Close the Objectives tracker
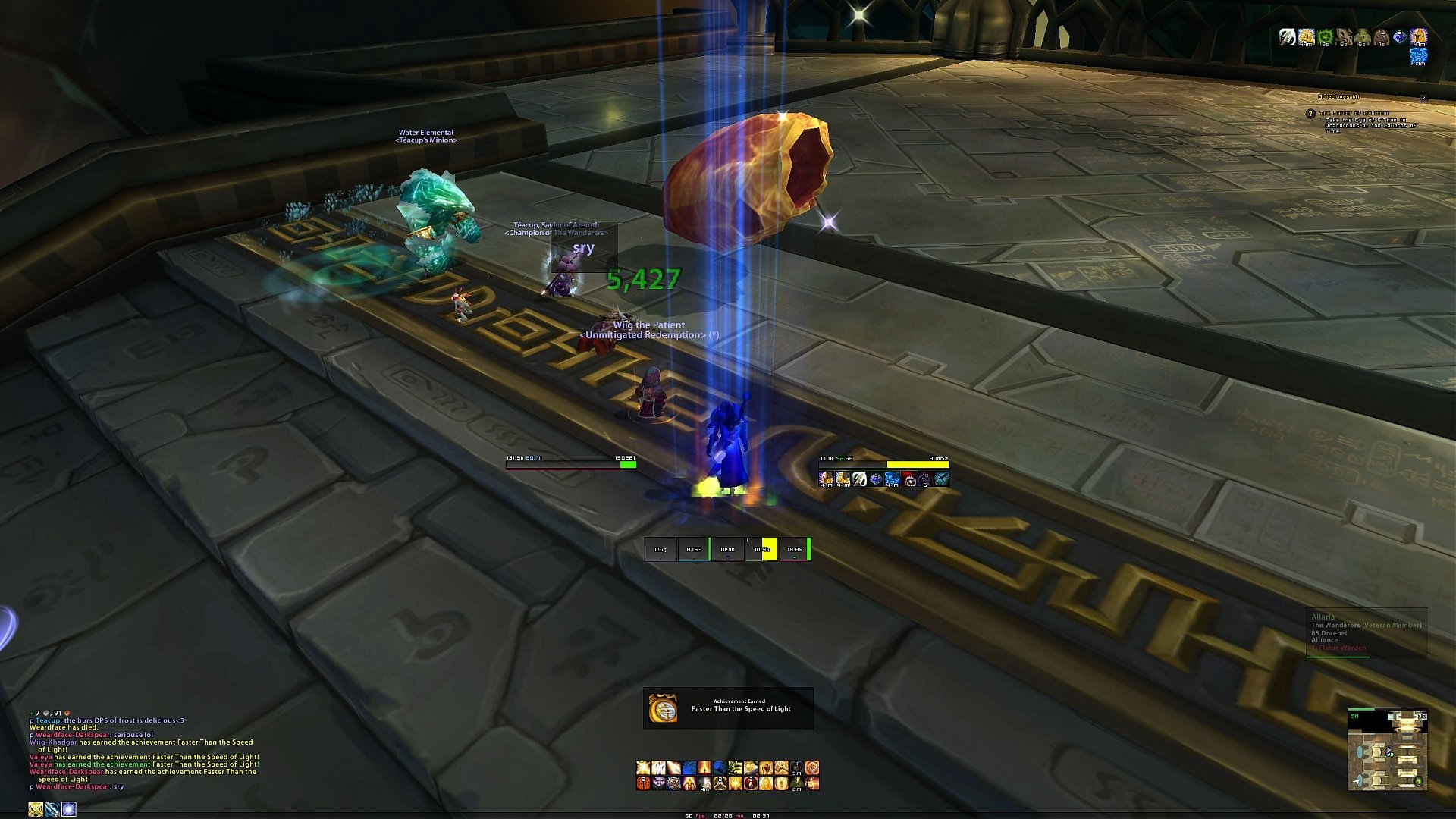This screenshot has height=819, width=1456. point(1423,98)
